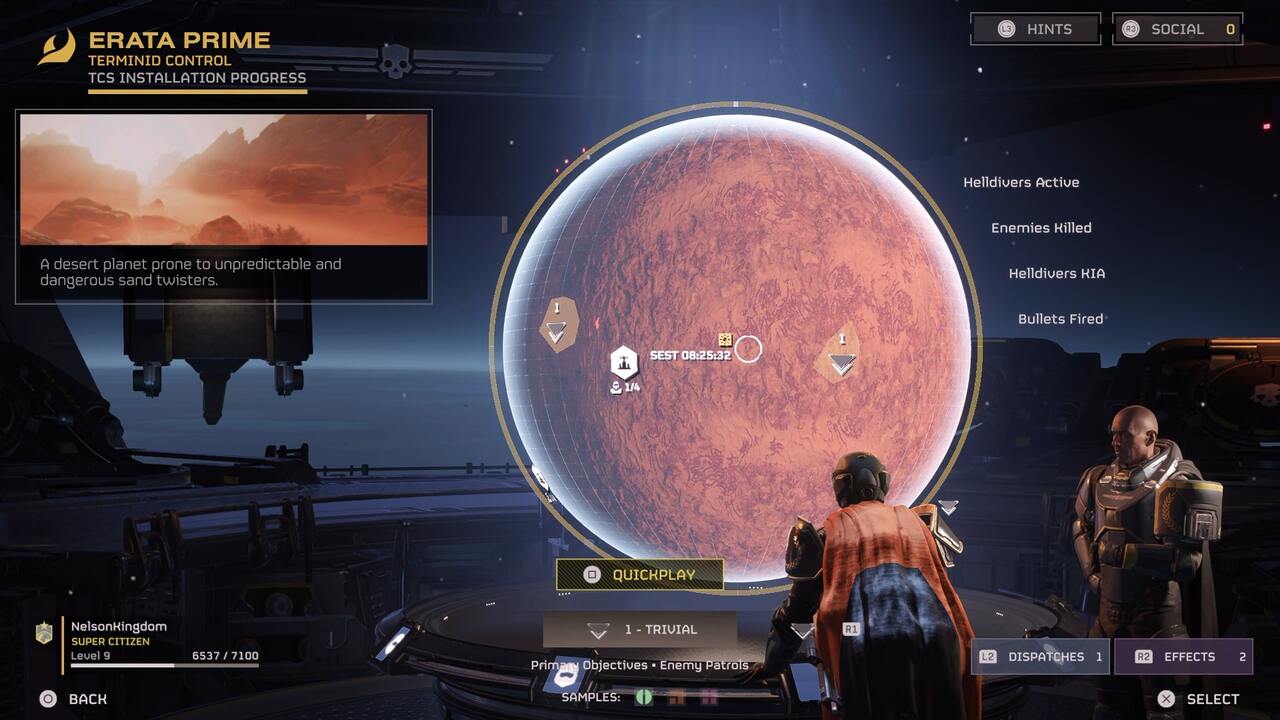Open the 1 - Trivial difficulty selector
Screen dimensions: 1280x720
click(x=640, y=630)
